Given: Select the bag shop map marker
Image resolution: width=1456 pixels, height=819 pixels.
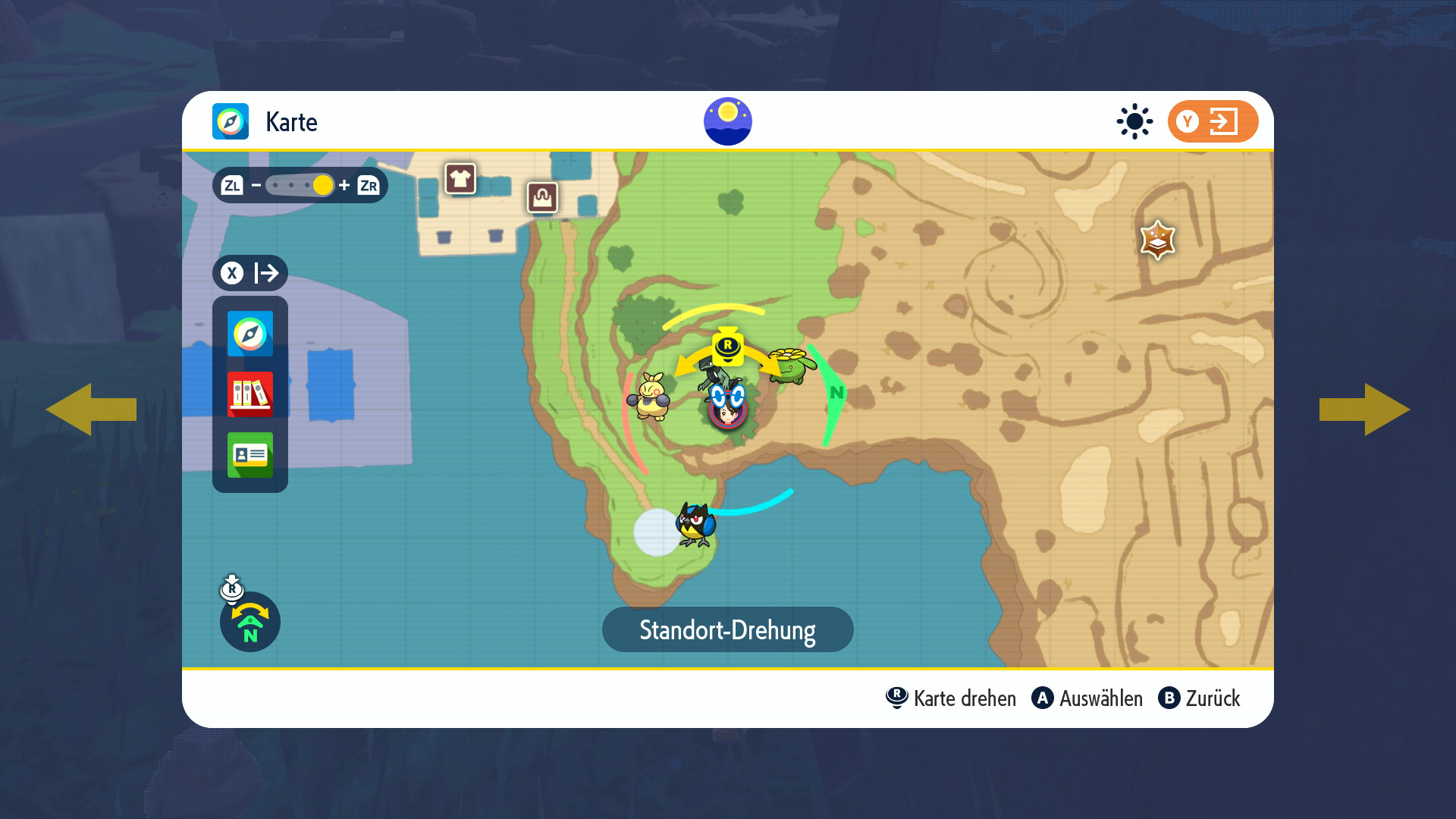Looking at the screenshot, I should tap(542, 198).
